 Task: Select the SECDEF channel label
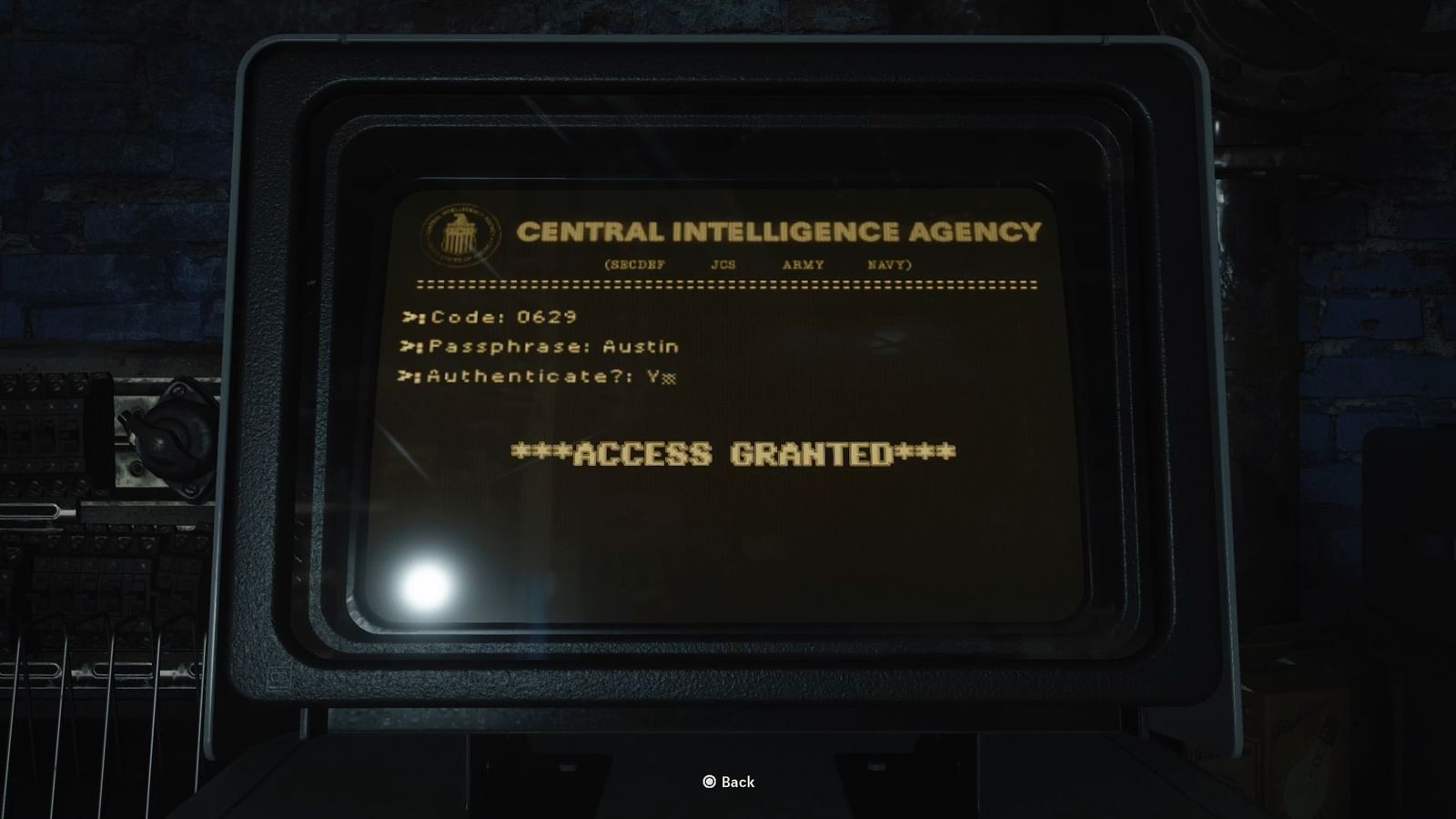(637, 263)
